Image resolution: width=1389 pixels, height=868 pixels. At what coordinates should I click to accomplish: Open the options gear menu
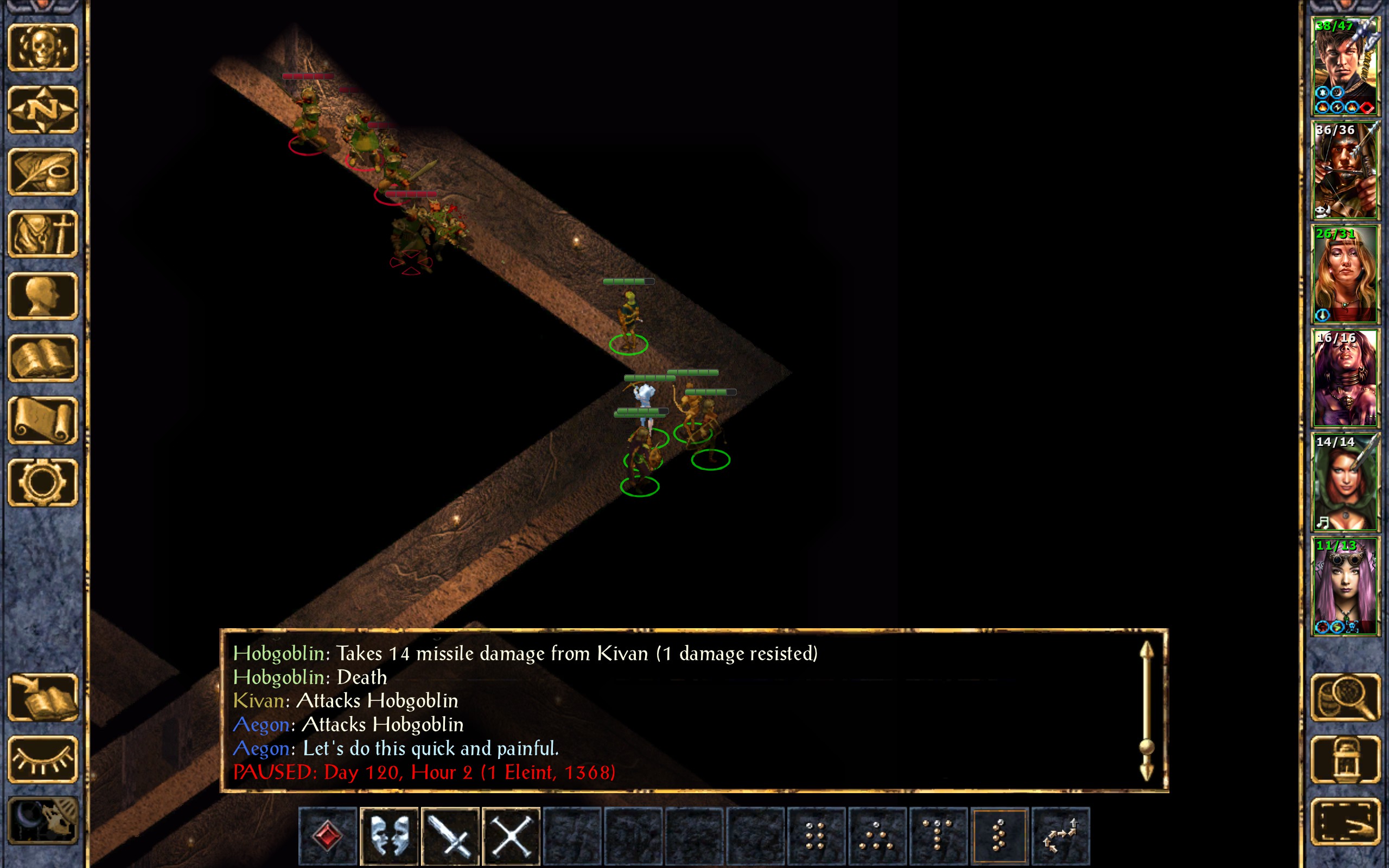(43, 482)
